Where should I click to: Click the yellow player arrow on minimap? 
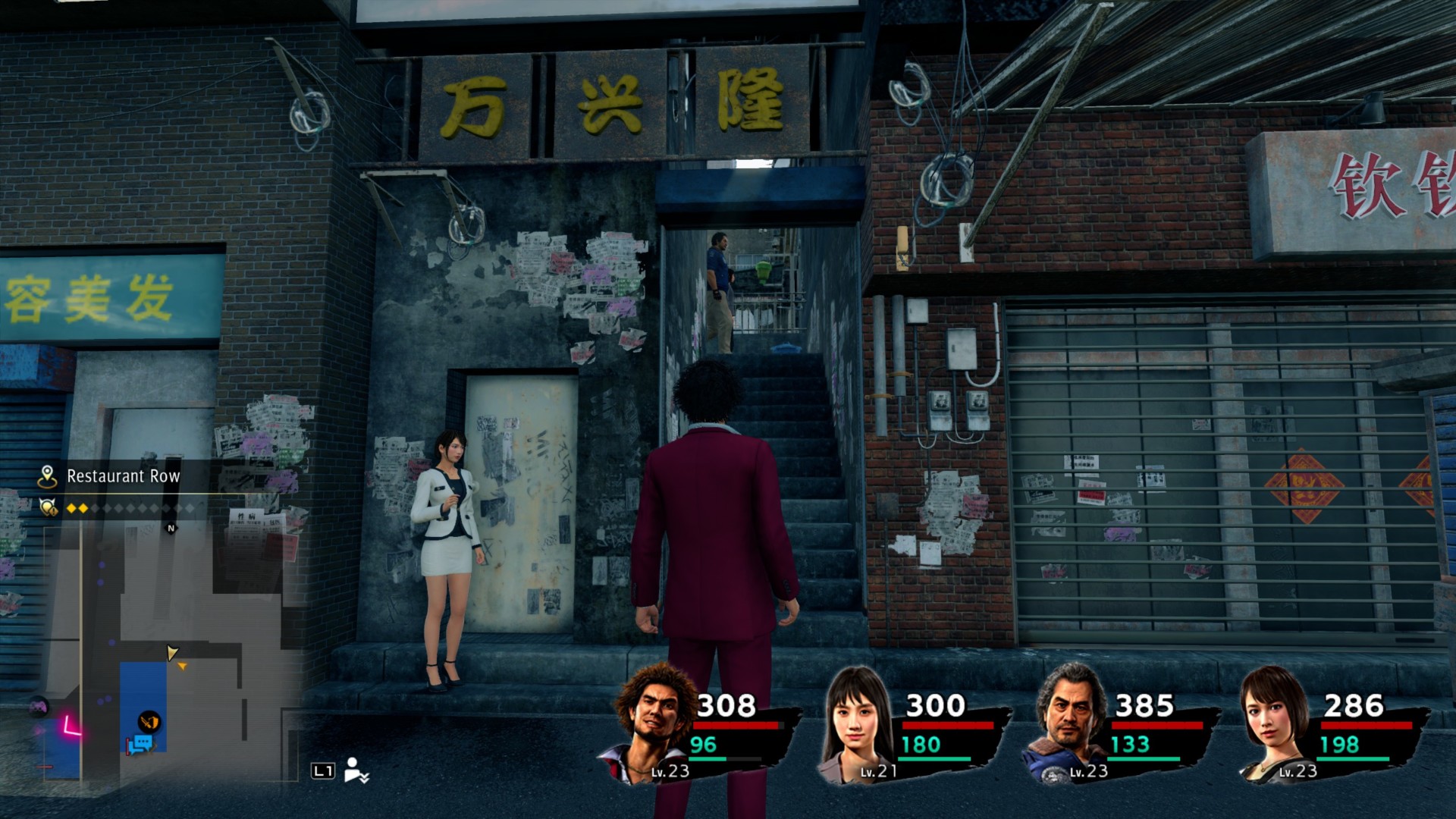point(172,653)
